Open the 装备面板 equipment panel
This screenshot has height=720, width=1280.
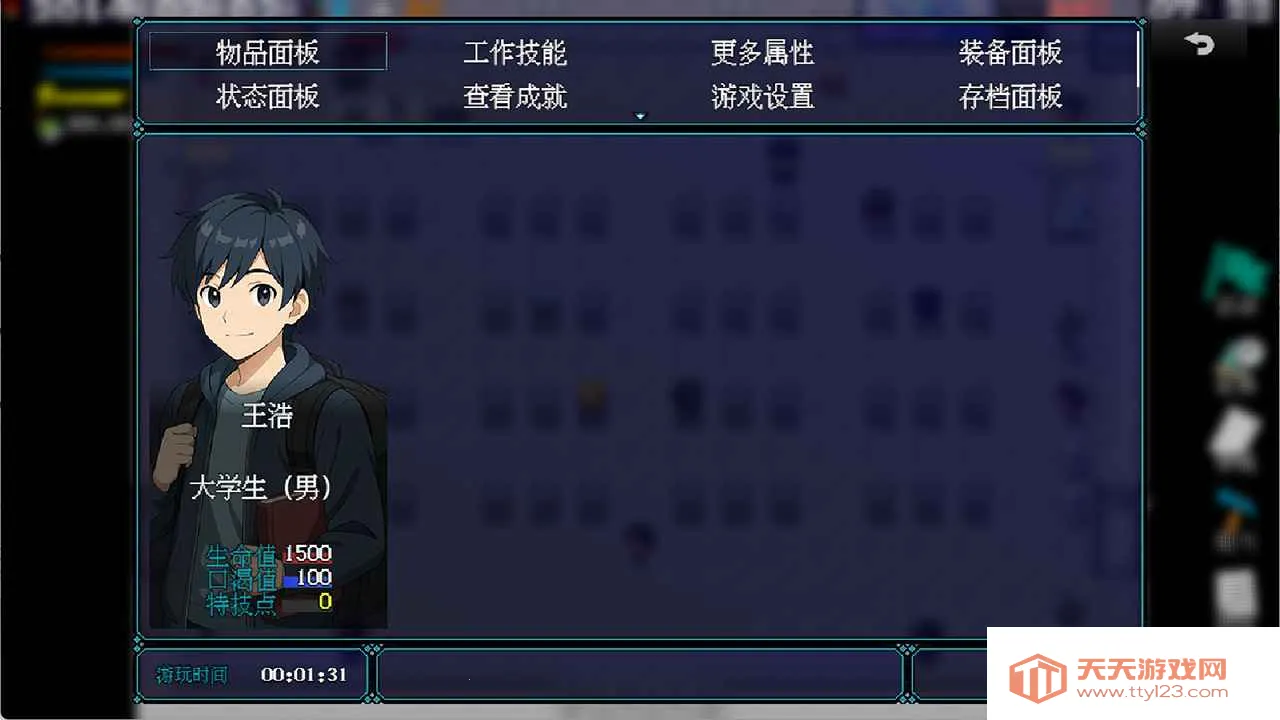pyautogui.click(x=1010, y=53)
